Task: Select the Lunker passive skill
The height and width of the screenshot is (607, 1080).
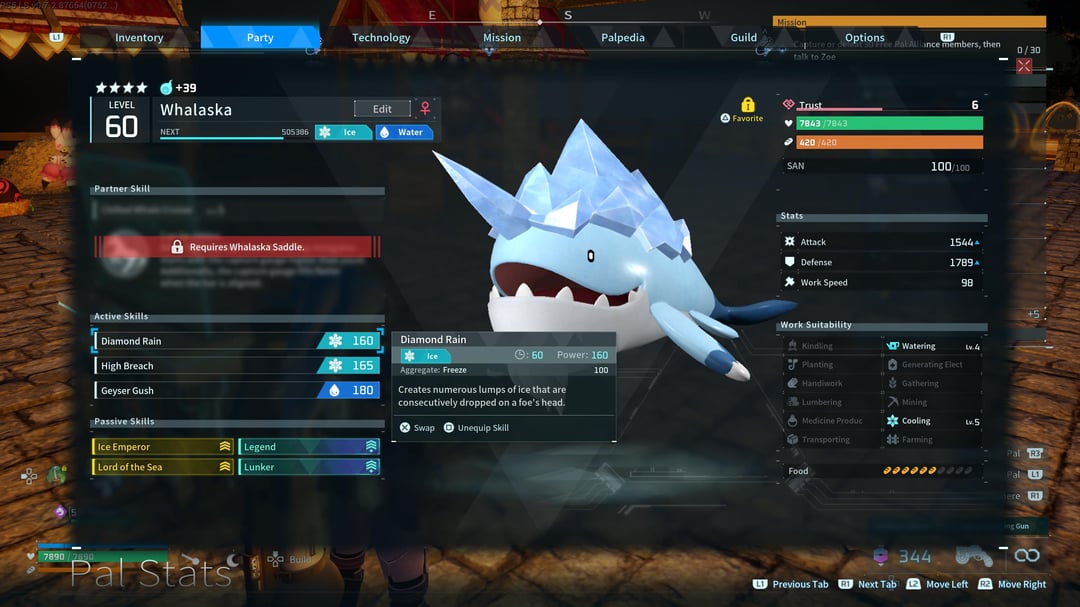Action: [308, 467]
